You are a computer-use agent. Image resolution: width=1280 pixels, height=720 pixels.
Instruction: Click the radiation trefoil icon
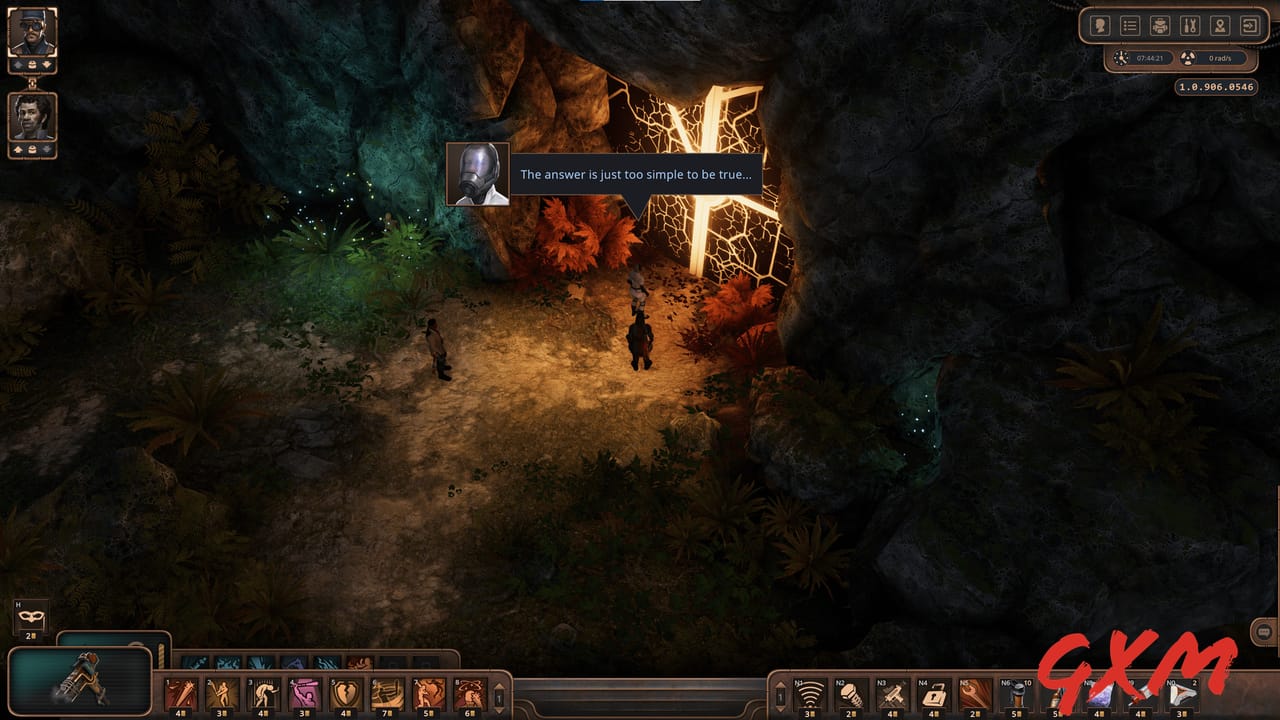coord(1187,58)
